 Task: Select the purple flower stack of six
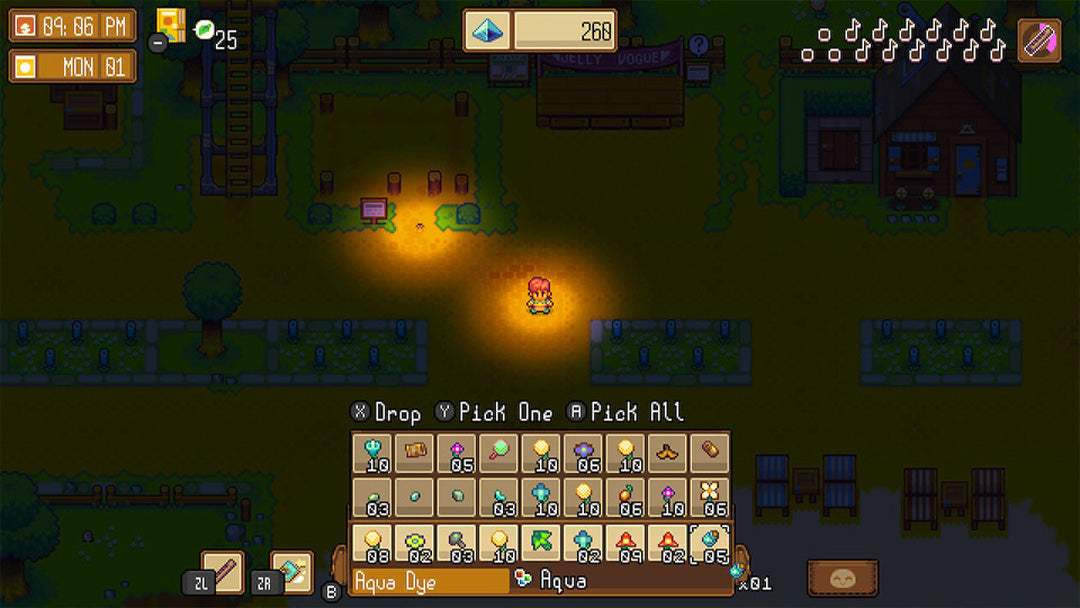[x=582, y=453]
